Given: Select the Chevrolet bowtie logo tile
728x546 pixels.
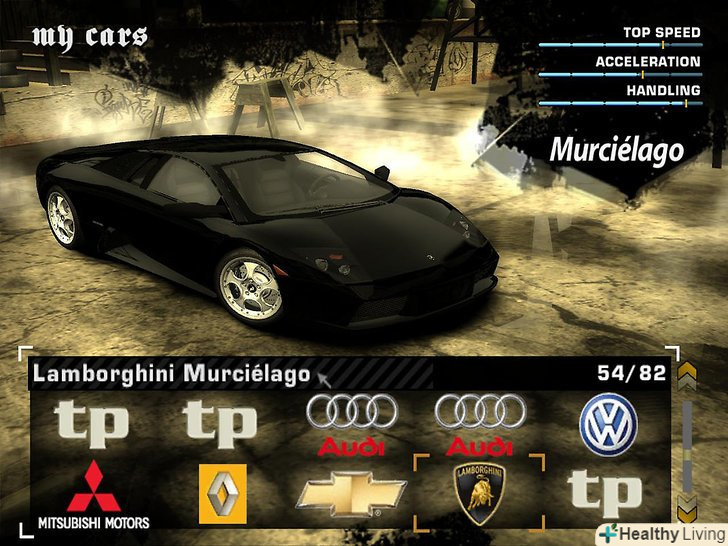Looking at the screenshot, I should [352, 494].
